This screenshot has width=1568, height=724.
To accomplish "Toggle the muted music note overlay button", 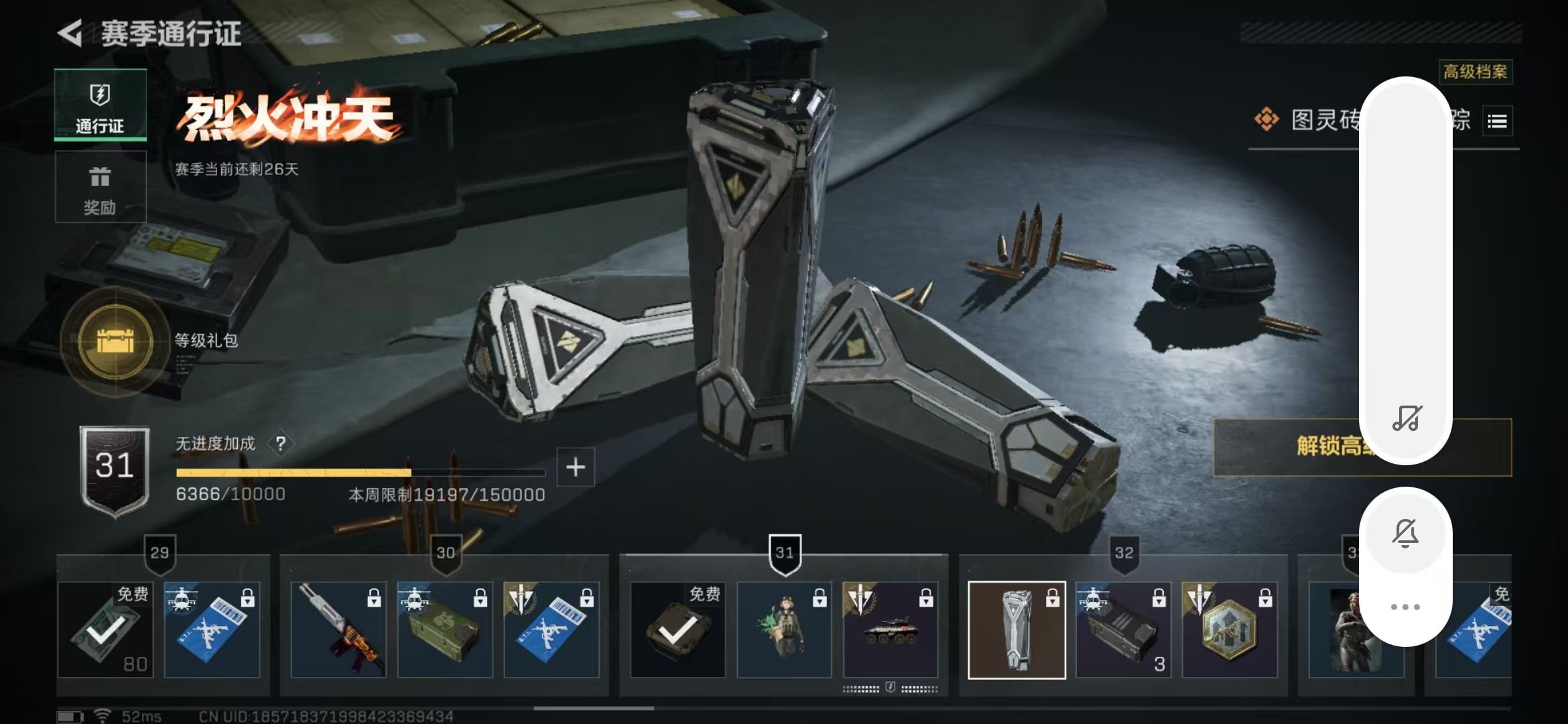I will tap(1406, 418).
